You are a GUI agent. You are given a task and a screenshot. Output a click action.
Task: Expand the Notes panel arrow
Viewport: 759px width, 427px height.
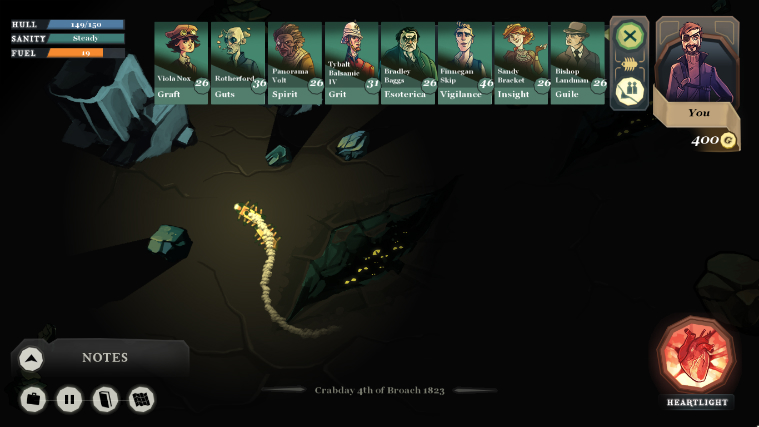(31, 359)
